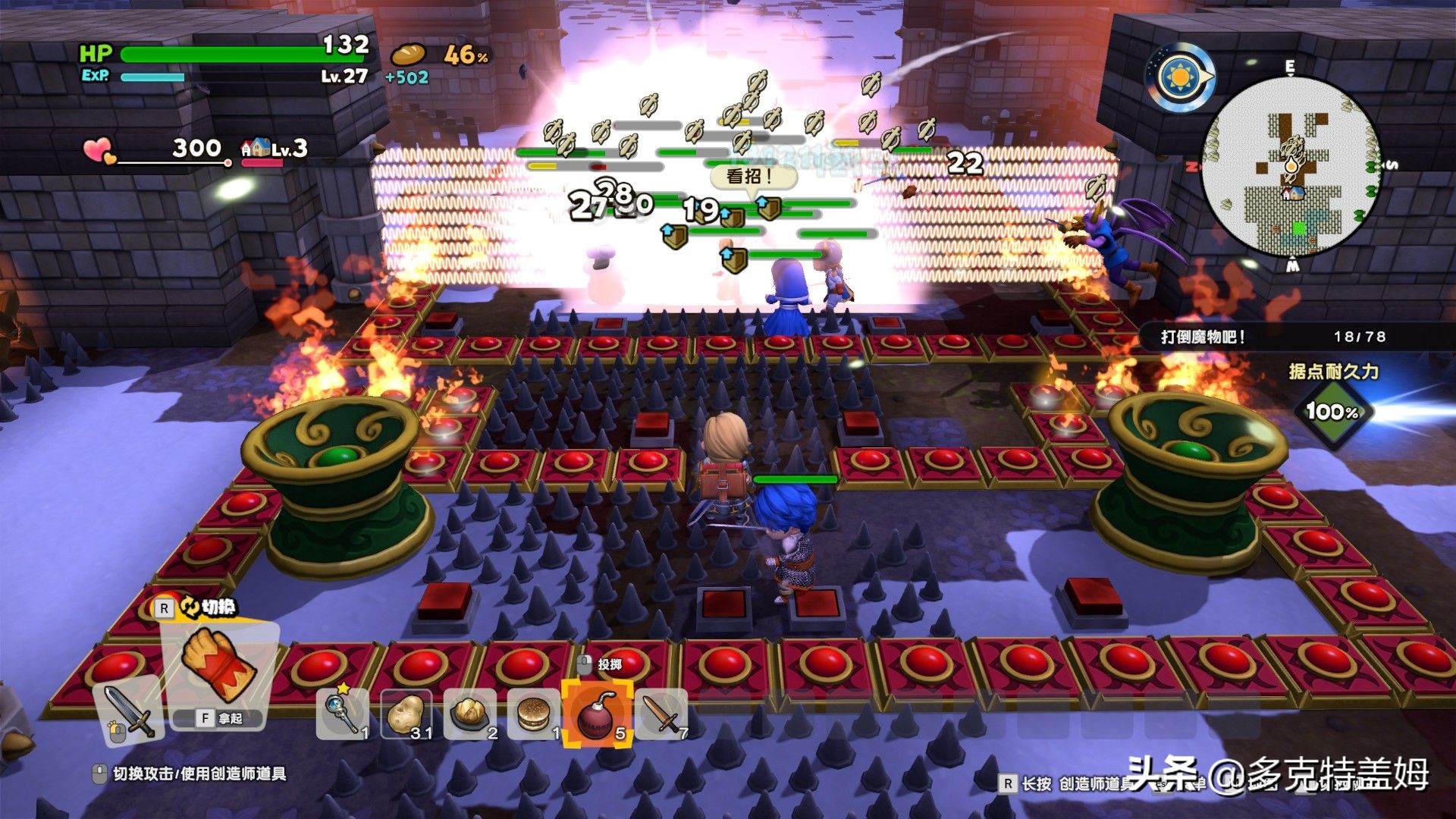
Task: Click the 据点耐久力 durability diamond
Action: [1332, 412]
